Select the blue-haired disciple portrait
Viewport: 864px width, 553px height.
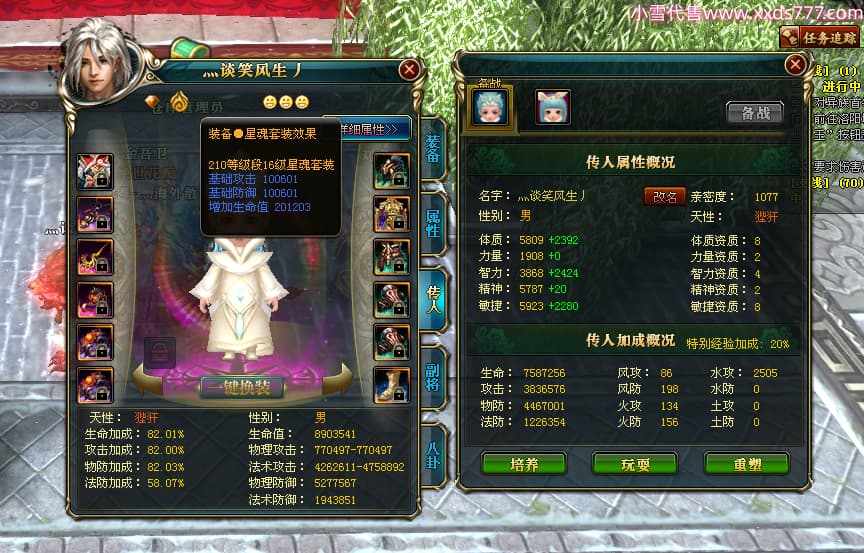[x=490, y=107]
